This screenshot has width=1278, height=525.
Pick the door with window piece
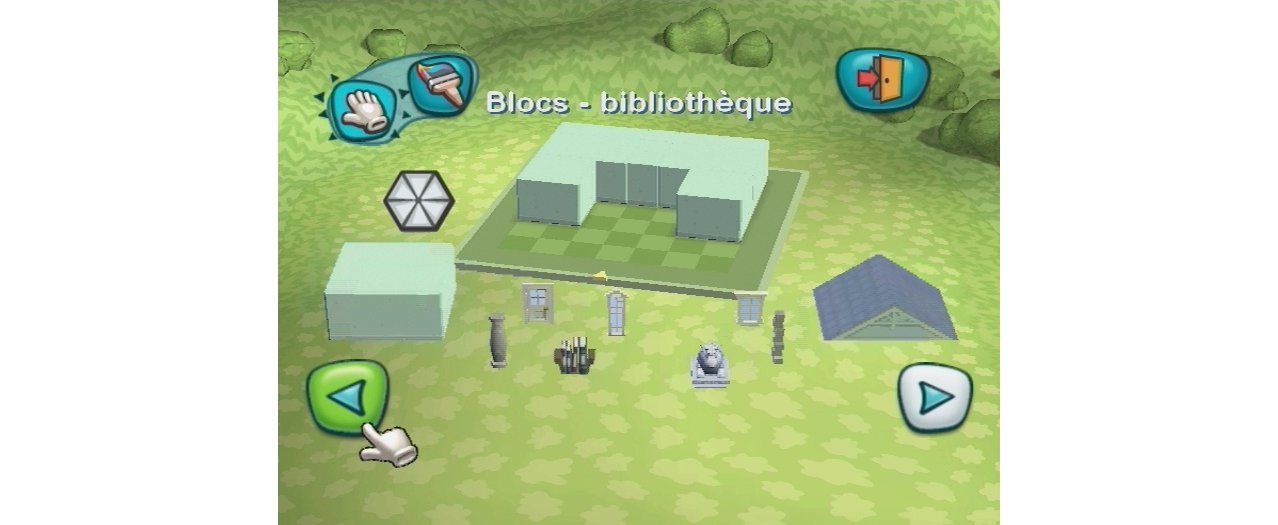(x=537, y=302)
